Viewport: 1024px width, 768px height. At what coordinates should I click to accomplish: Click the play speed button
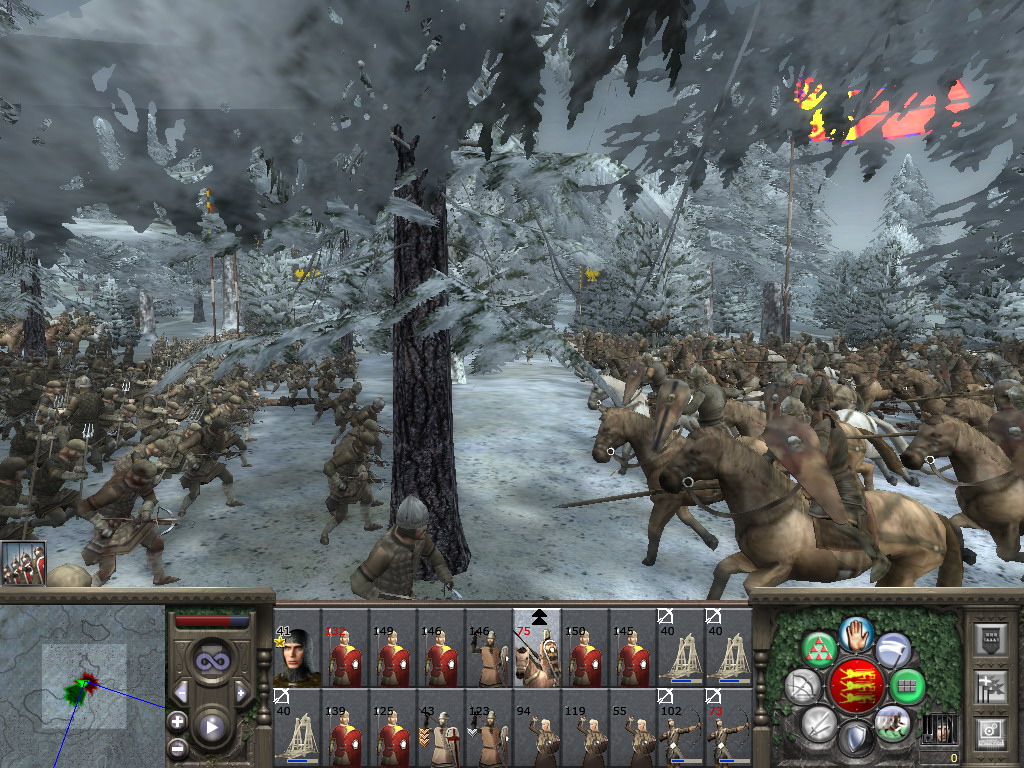(211, 727)
